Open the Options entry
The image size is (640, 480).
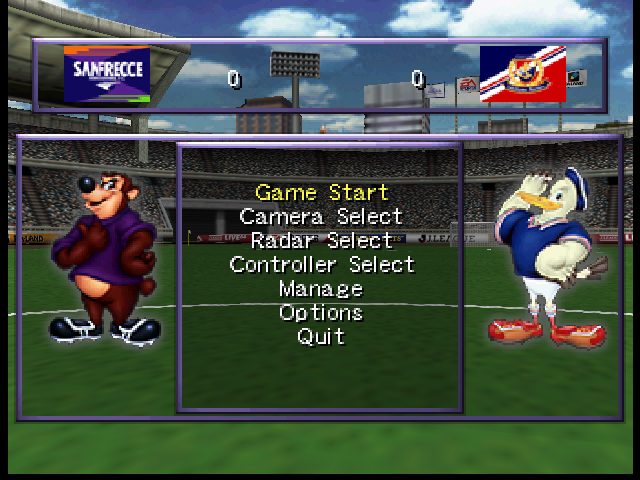(x=321, y=312)
